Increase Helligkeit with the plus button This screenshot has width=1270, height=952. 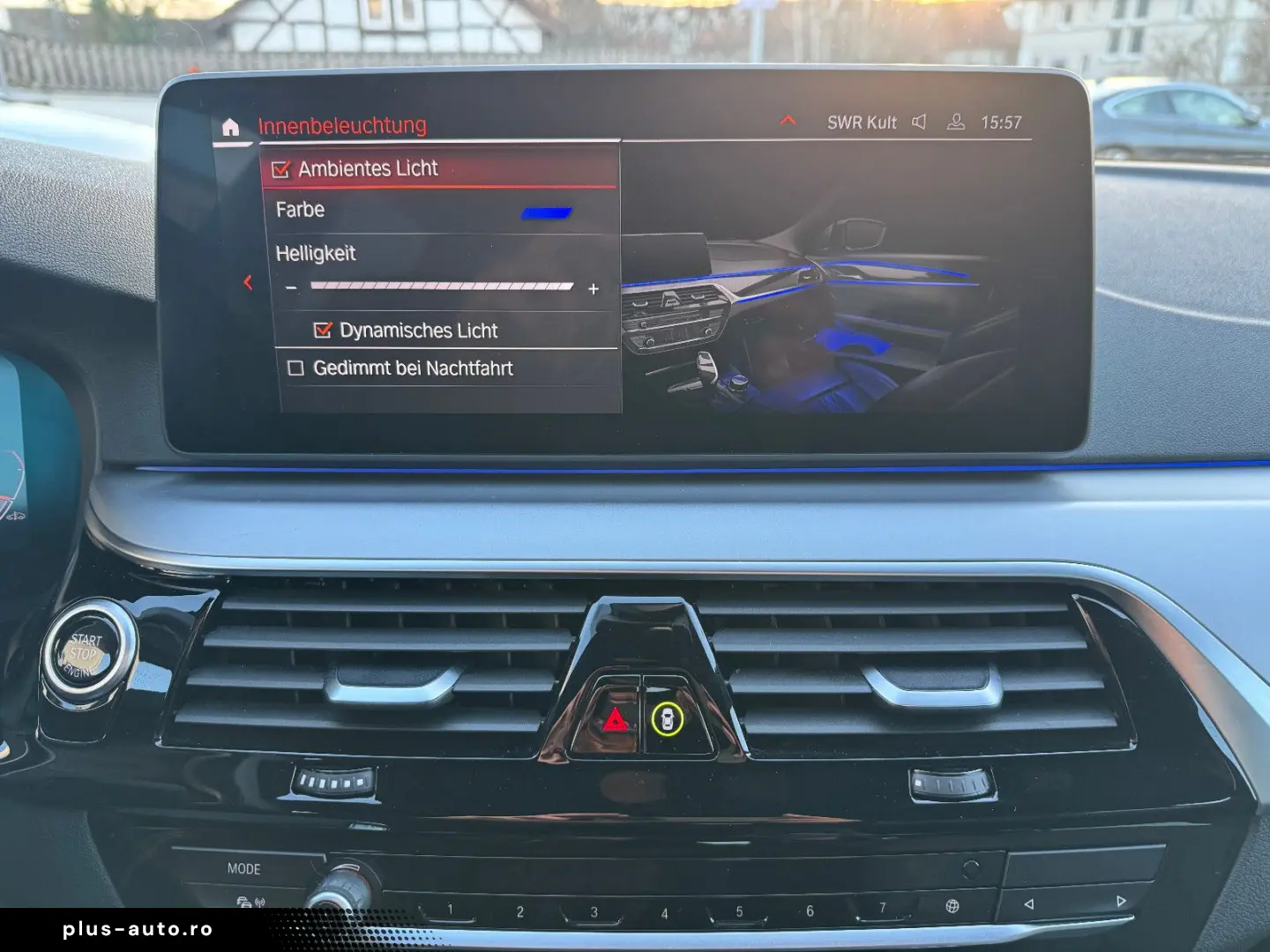(594, 288)
